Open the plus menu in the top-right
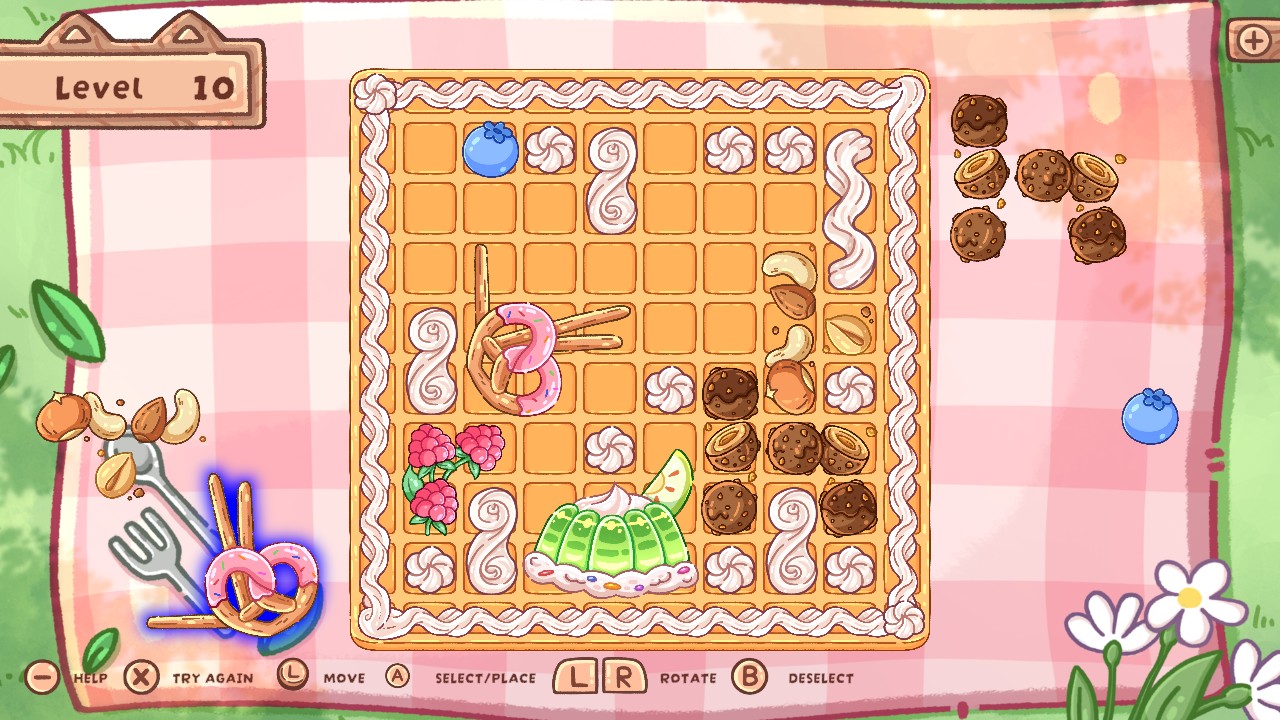 click(1254, 42)
